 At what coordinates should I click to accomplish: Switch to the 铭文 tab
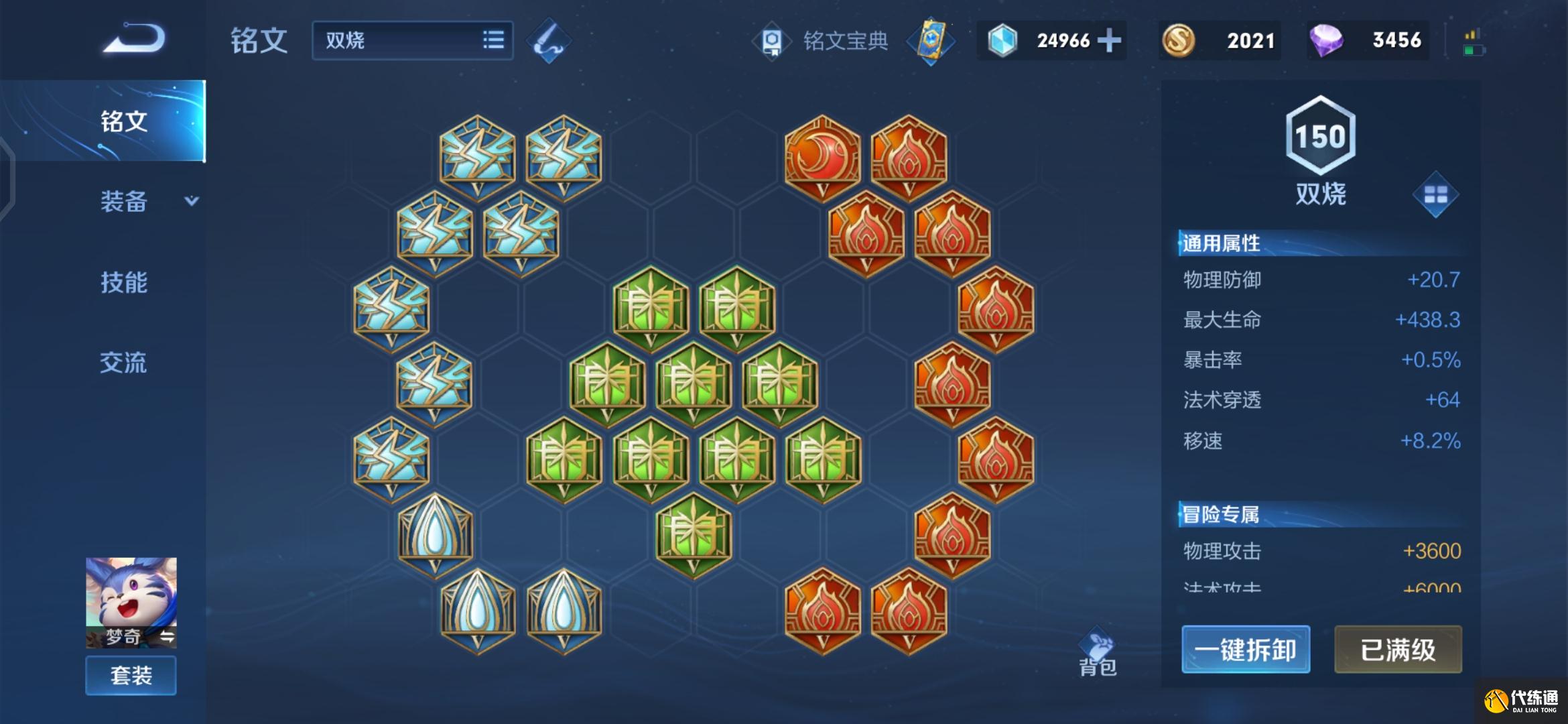[x=124, y=121]
